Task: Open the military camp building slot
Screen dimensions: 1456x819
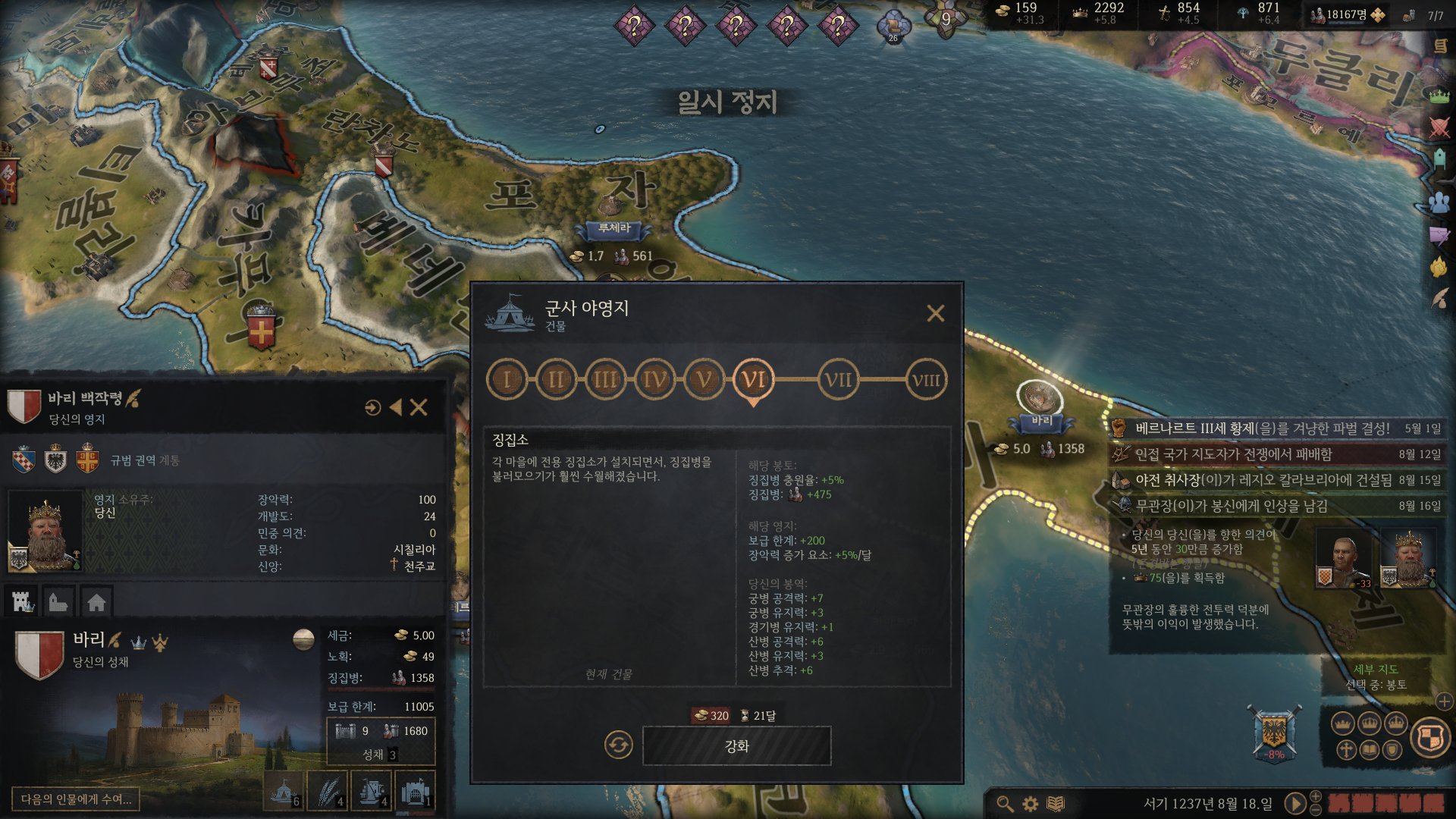Action: [284, 792]
